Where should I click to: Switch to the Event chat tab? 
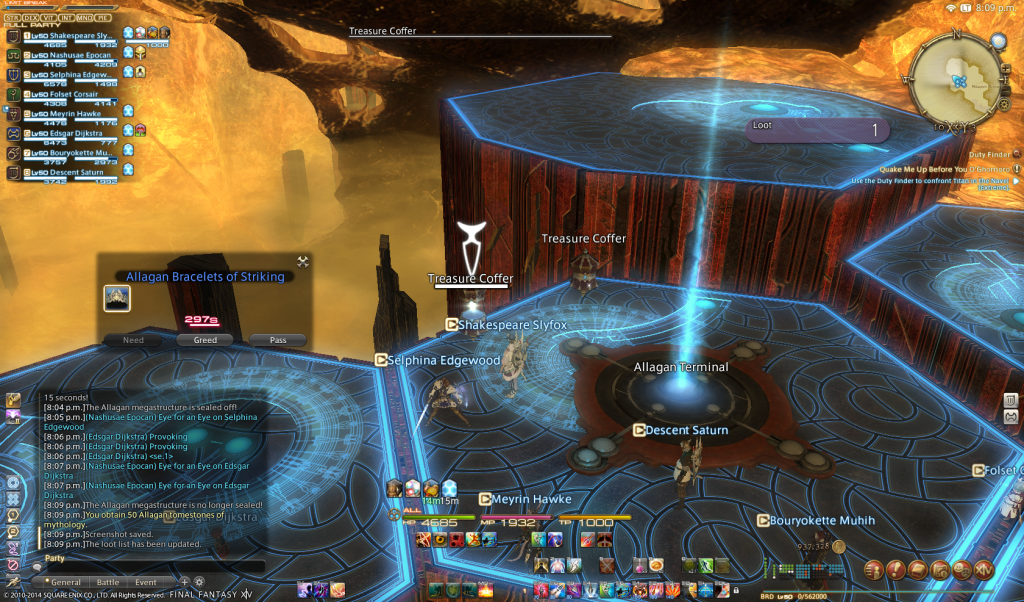tap(146, 582)
